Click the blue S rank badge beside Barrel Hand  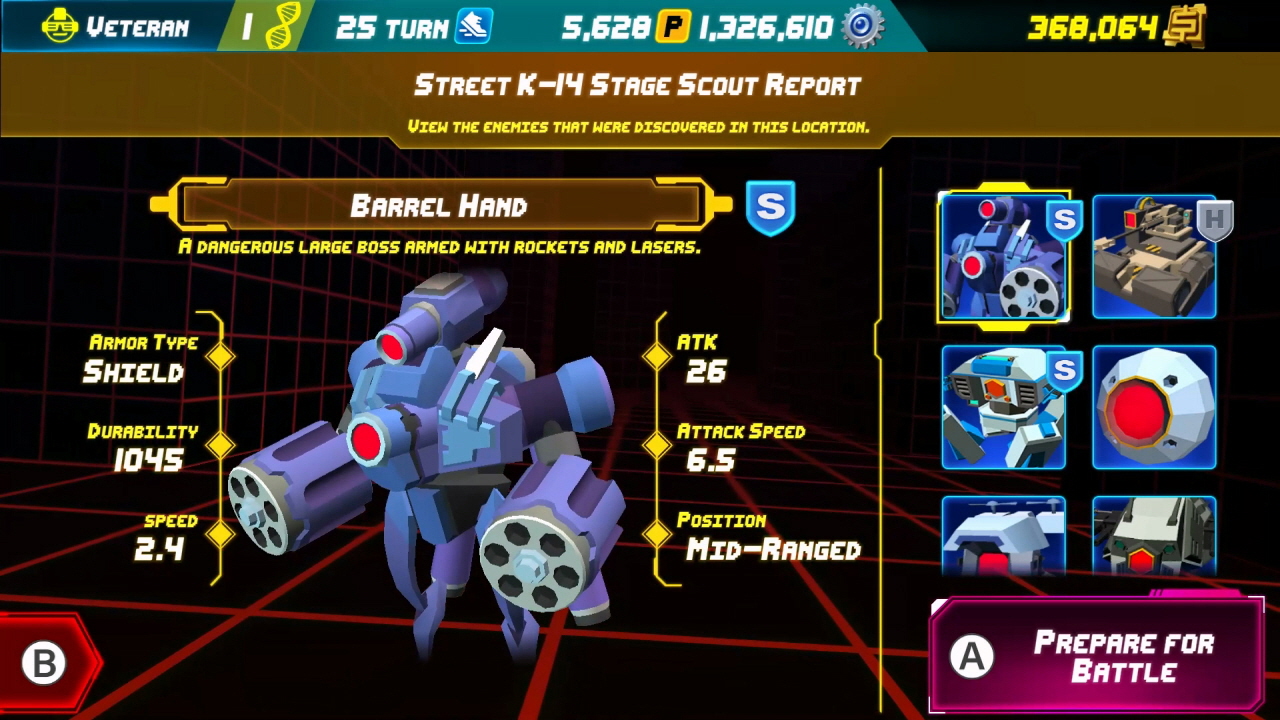(x=771, y=208)
